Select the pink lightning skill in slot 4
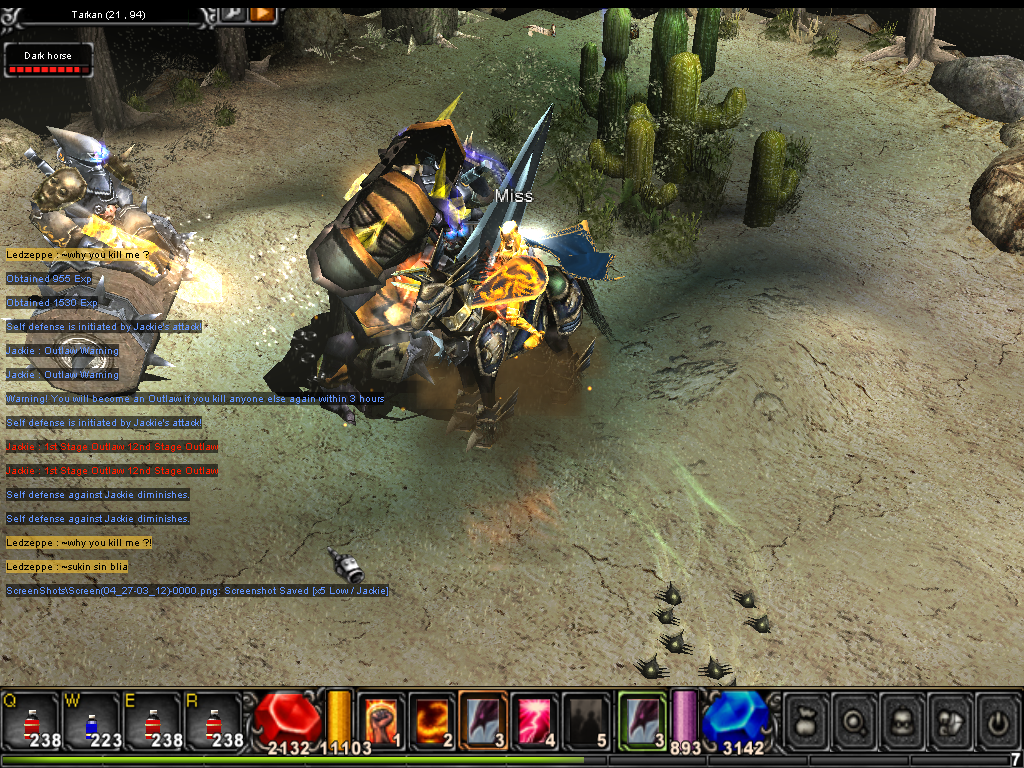1024x768 pixels. click(535, 720)
